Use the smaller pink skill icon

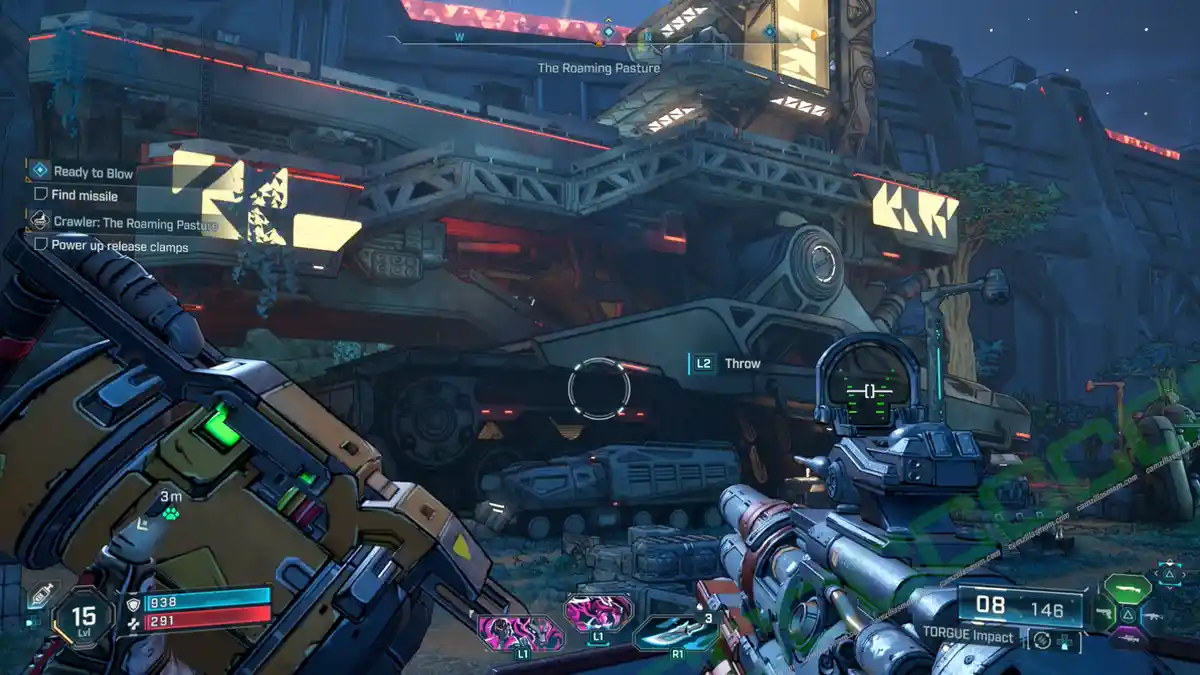click(599, 611)
